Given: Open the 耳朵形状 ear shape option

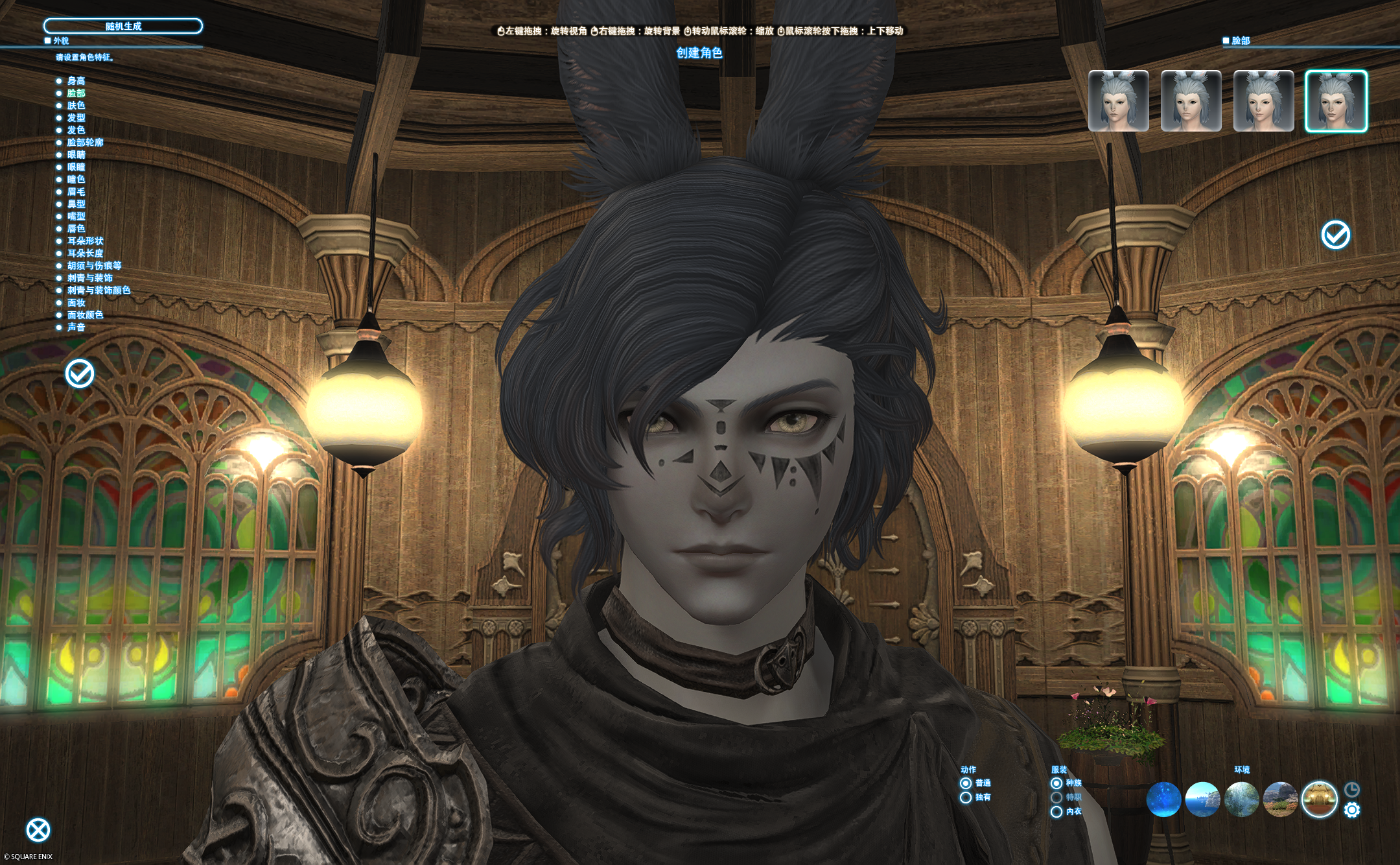Looking at the screenshot, I should [x=85, y=241].
